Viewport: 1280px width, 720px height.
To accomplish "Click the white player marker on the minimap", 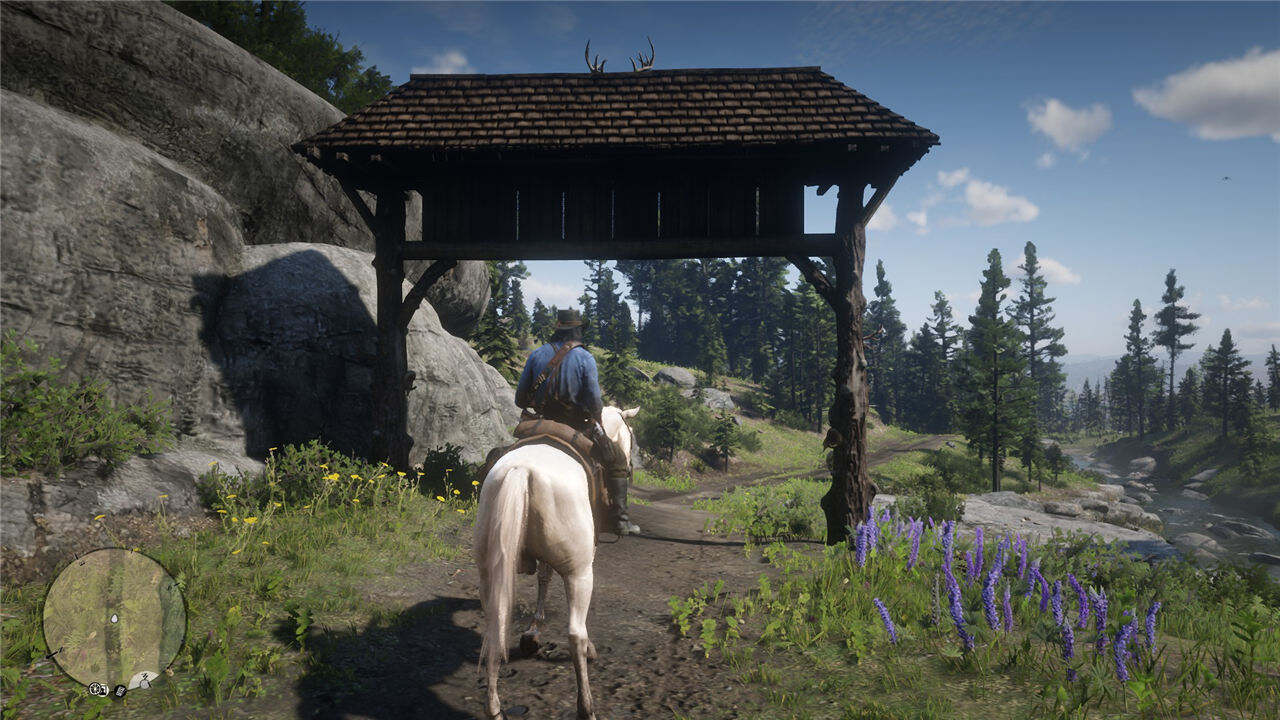I will pyautogui.click(x=113, y=620).
